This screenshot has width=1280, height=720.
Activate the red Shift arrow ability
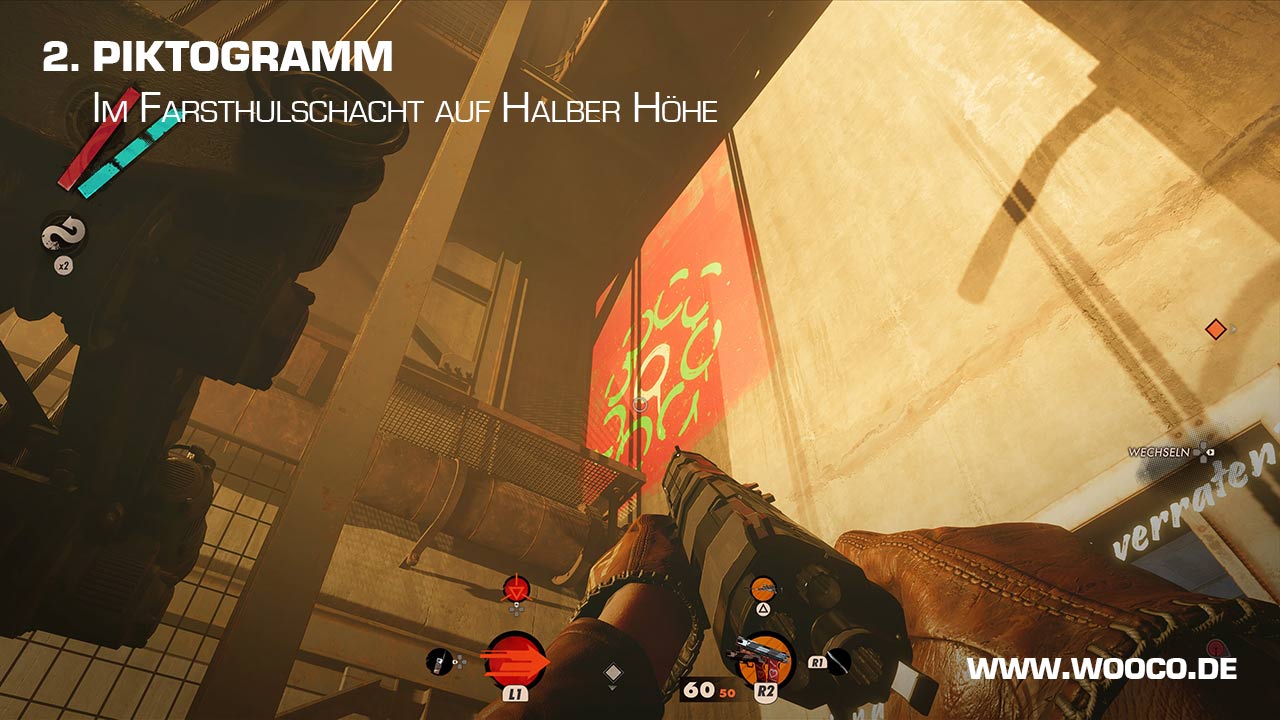(515, 661)
